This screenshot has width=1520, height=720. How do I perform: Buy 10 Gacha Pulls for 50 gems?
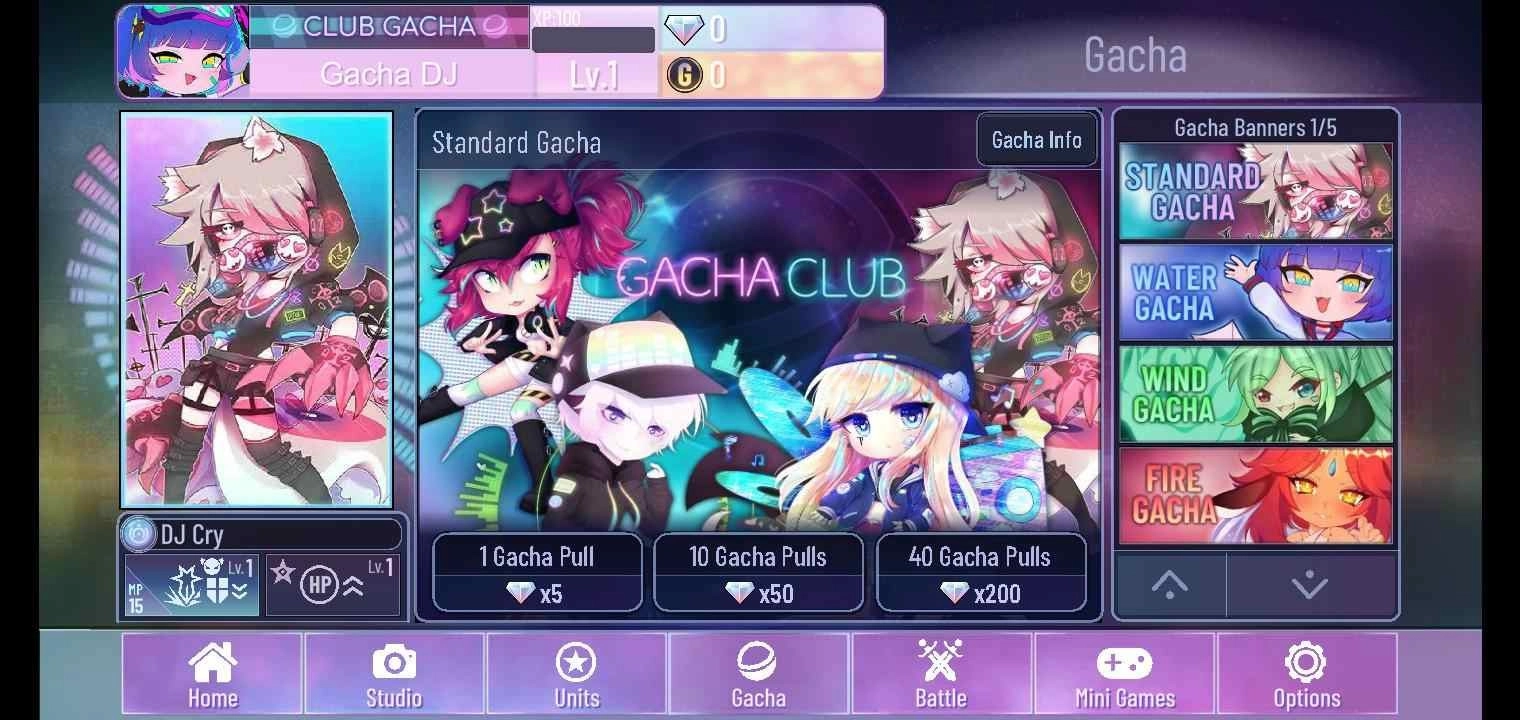point(758,573)
